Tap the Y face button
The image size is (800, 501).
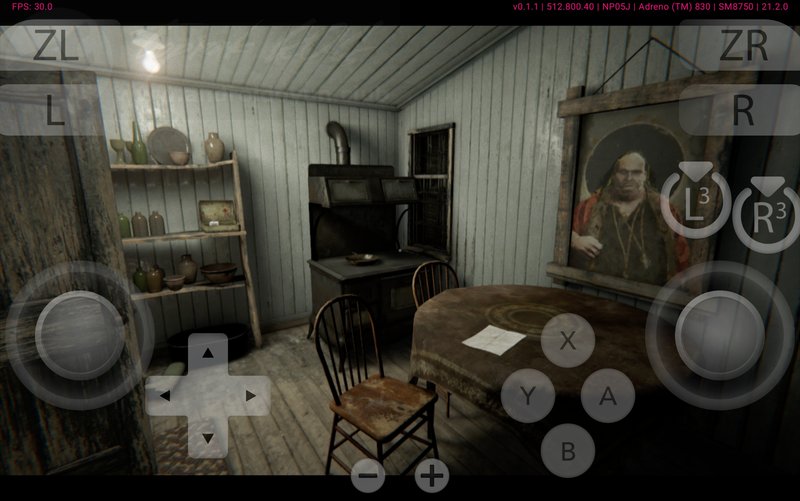coord(528,396)
